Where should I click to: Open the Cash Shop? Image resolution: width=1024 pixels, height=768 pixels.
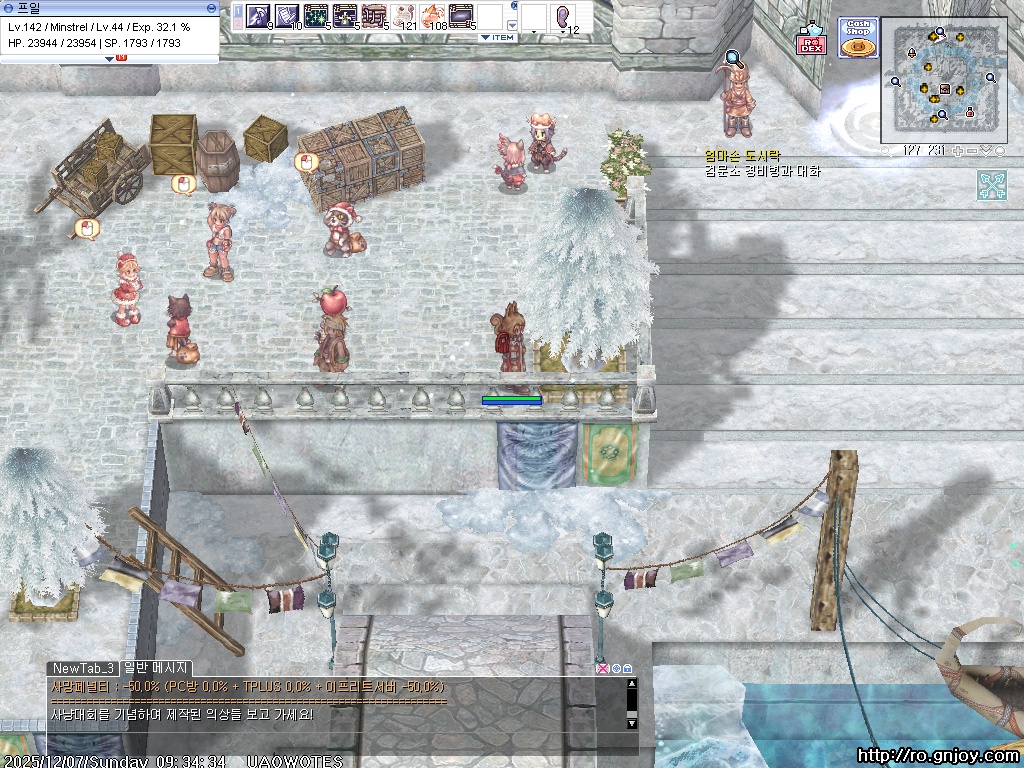point(857,38)
